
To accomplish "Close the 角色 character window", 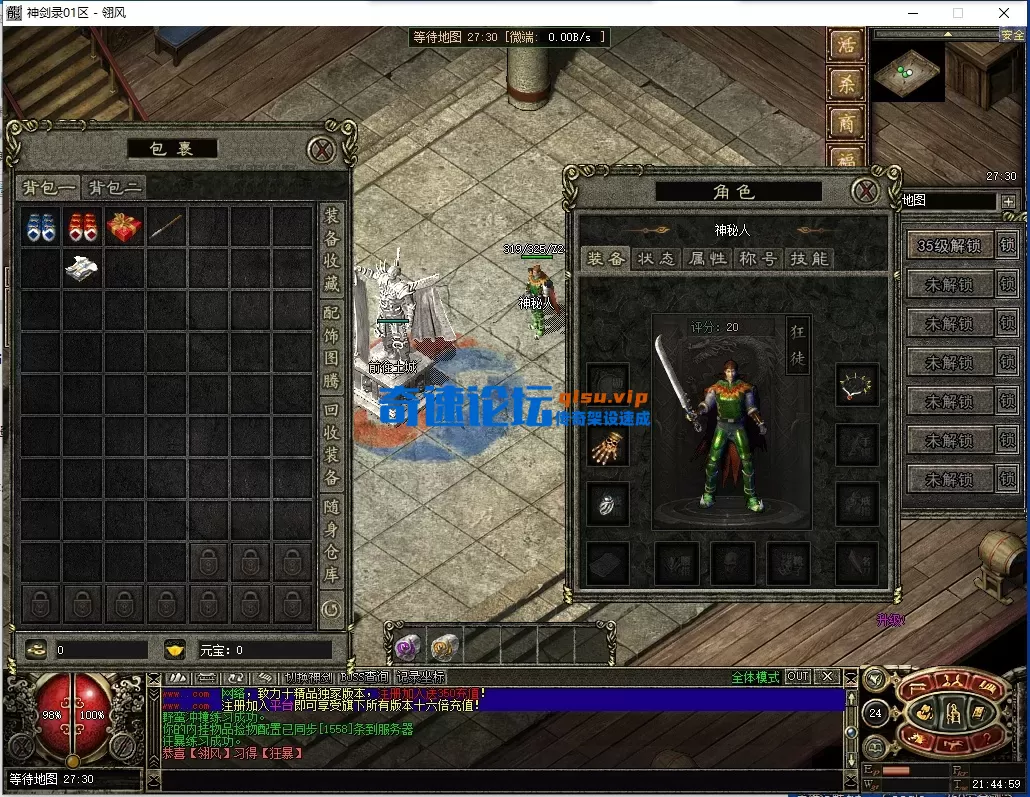I will (865, 191).
